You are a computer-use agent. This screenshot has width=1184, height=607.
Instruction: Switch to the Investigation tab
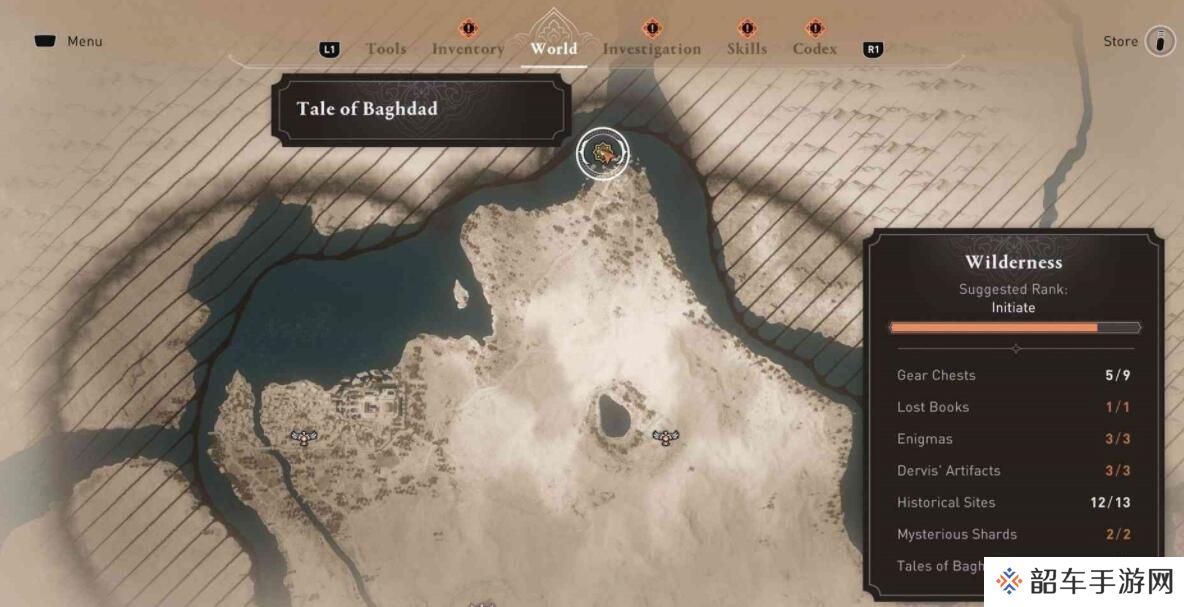pyautogui.click(x=652, y=49)
